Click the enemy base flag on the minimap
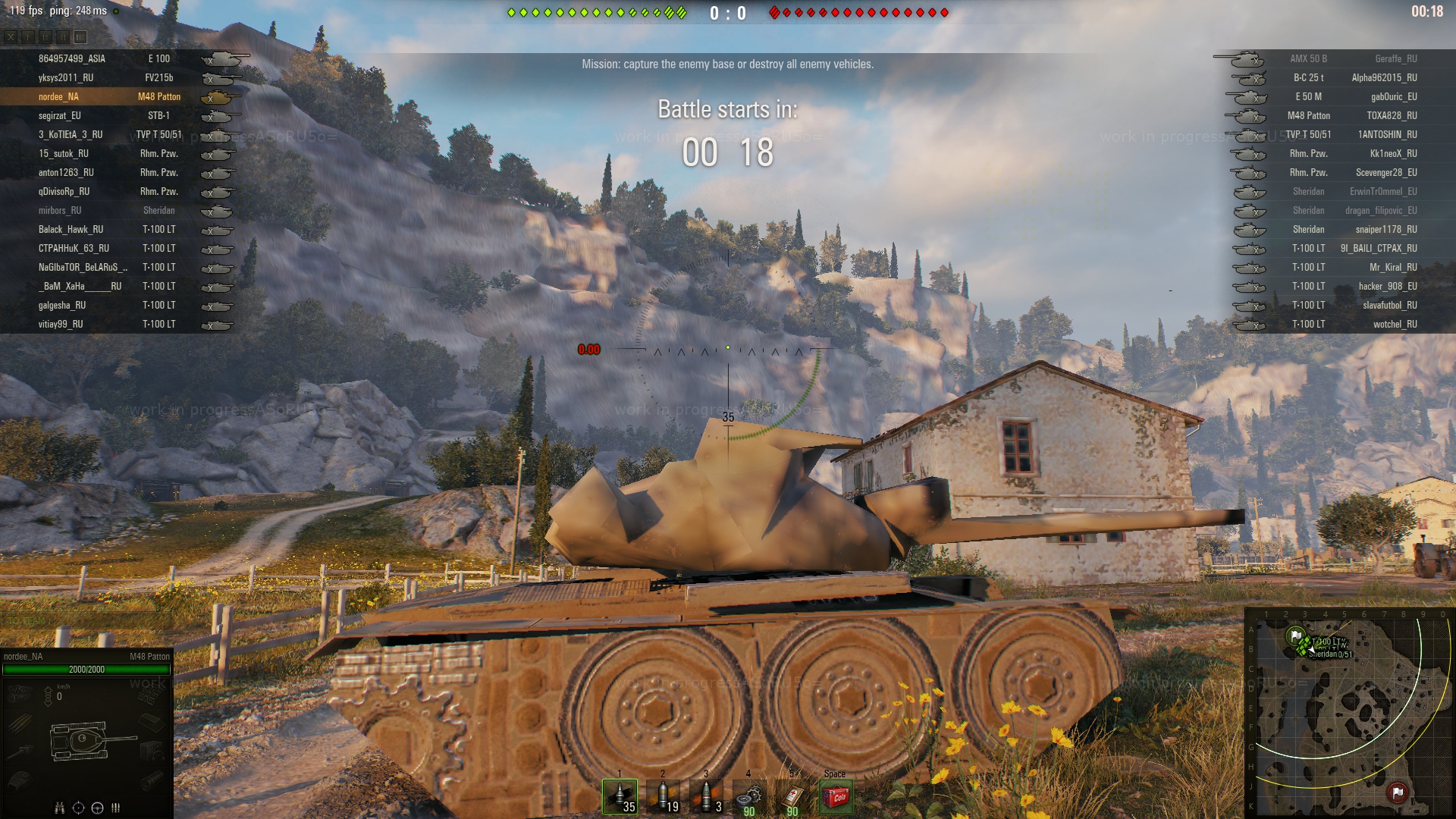The width and height of the screenshot is (1456, 819). (1398, 792)
